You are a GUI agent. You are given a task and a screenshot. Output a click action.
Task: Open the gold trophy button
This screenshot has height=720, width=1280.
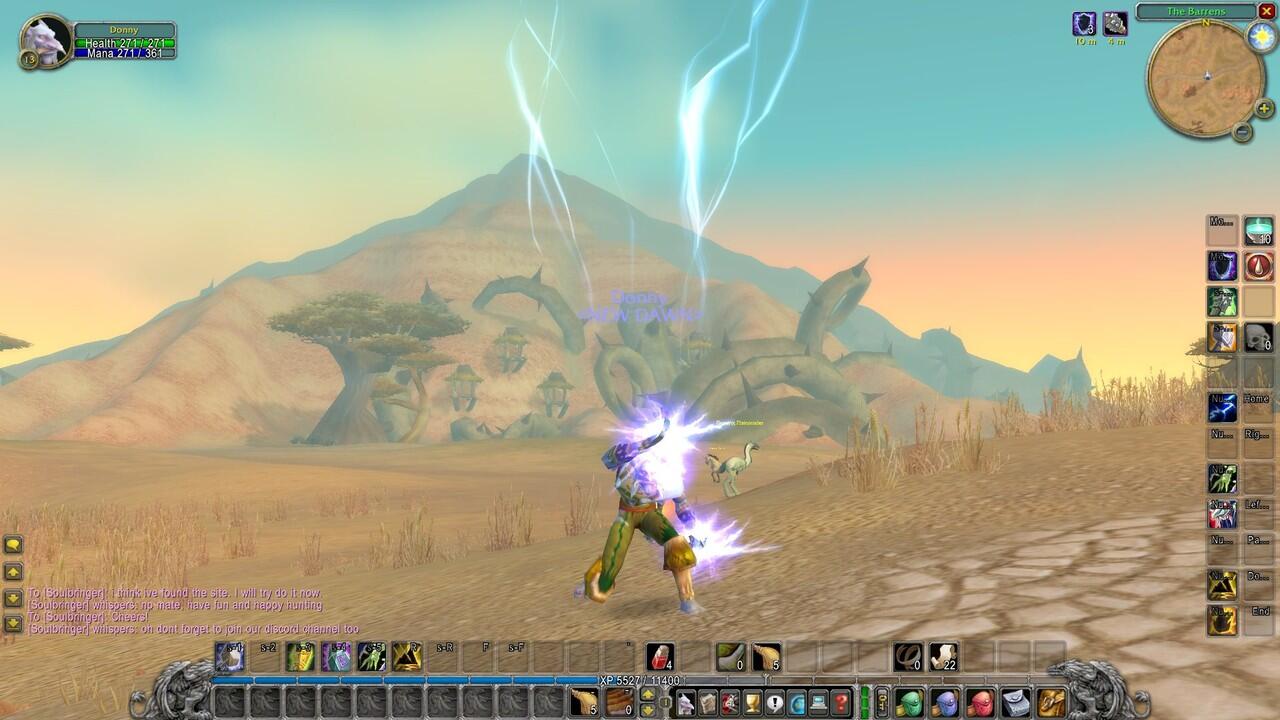click(x=752, y=702)
